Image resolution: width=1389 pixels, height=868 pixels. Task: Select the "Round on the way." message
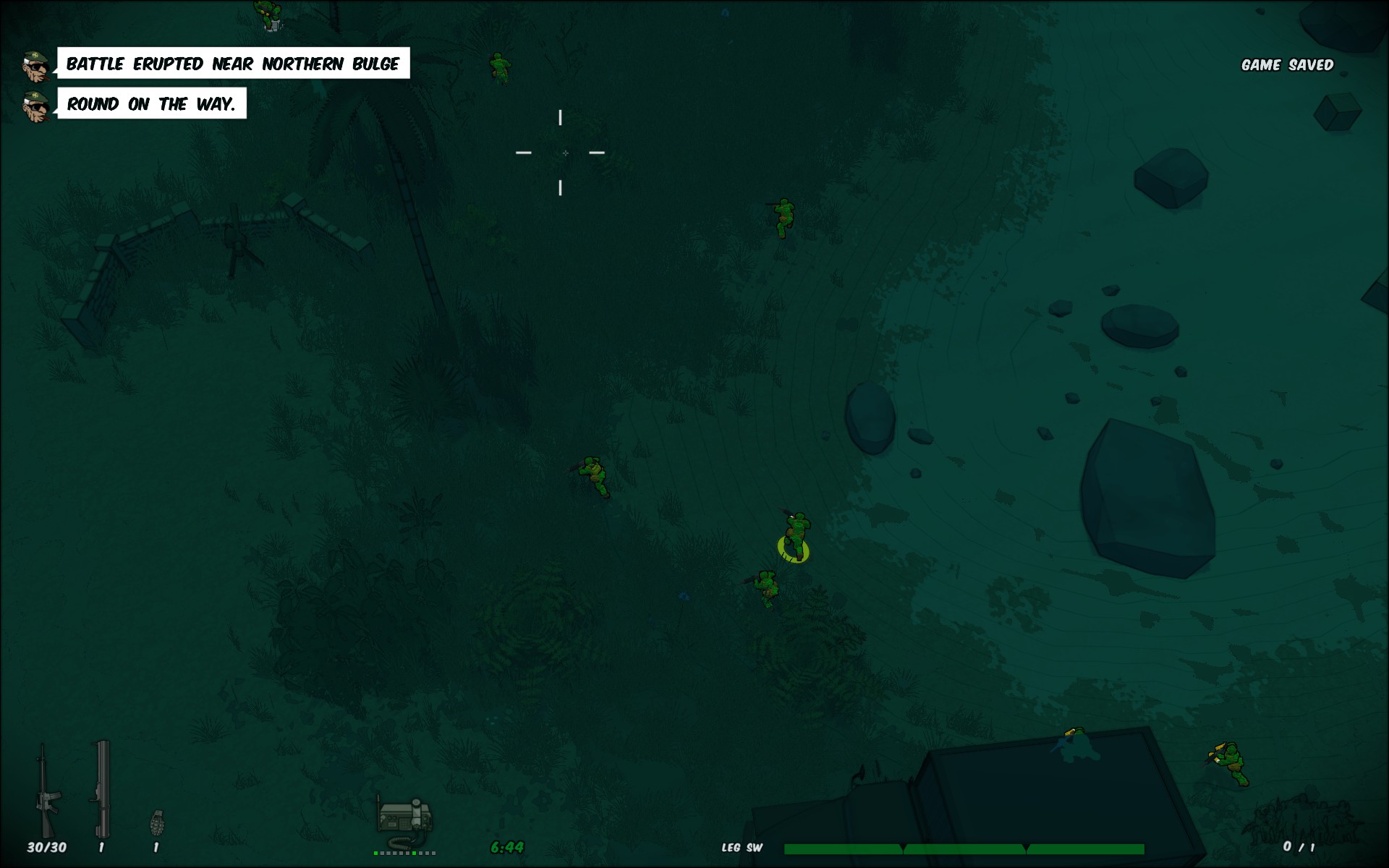[152, 104]
